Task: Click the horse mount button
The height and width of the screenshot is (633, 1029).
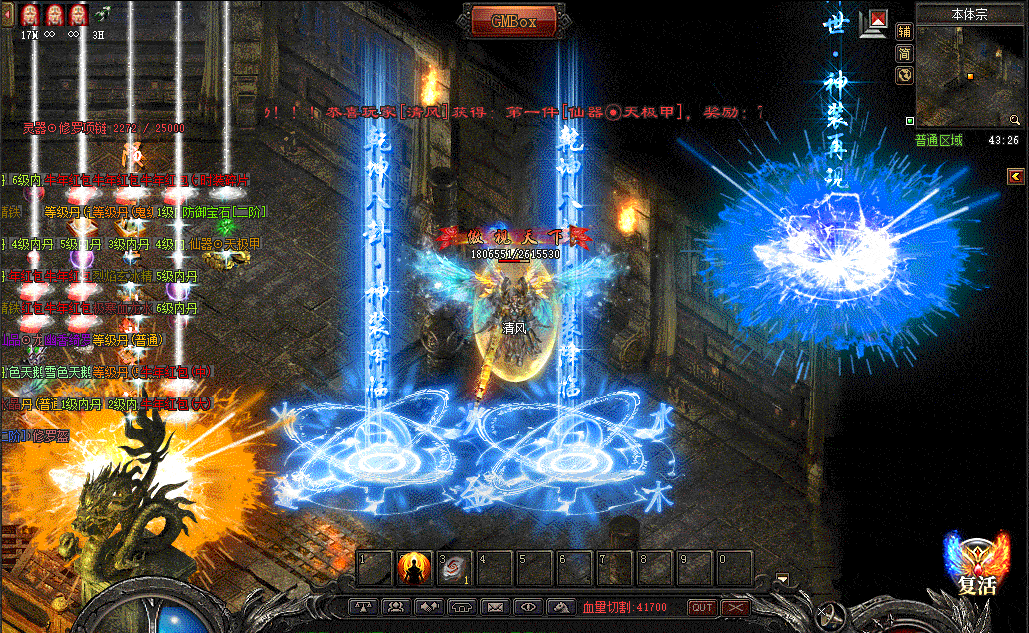Action: (x=560, y=607)
